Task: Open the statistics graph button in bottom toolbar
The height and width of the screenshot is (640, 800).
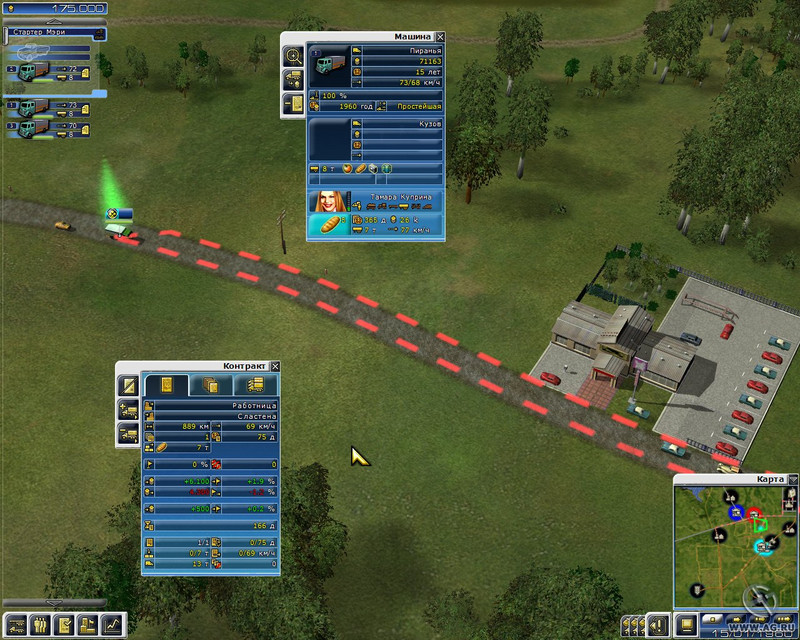Action: coord(116,625)
